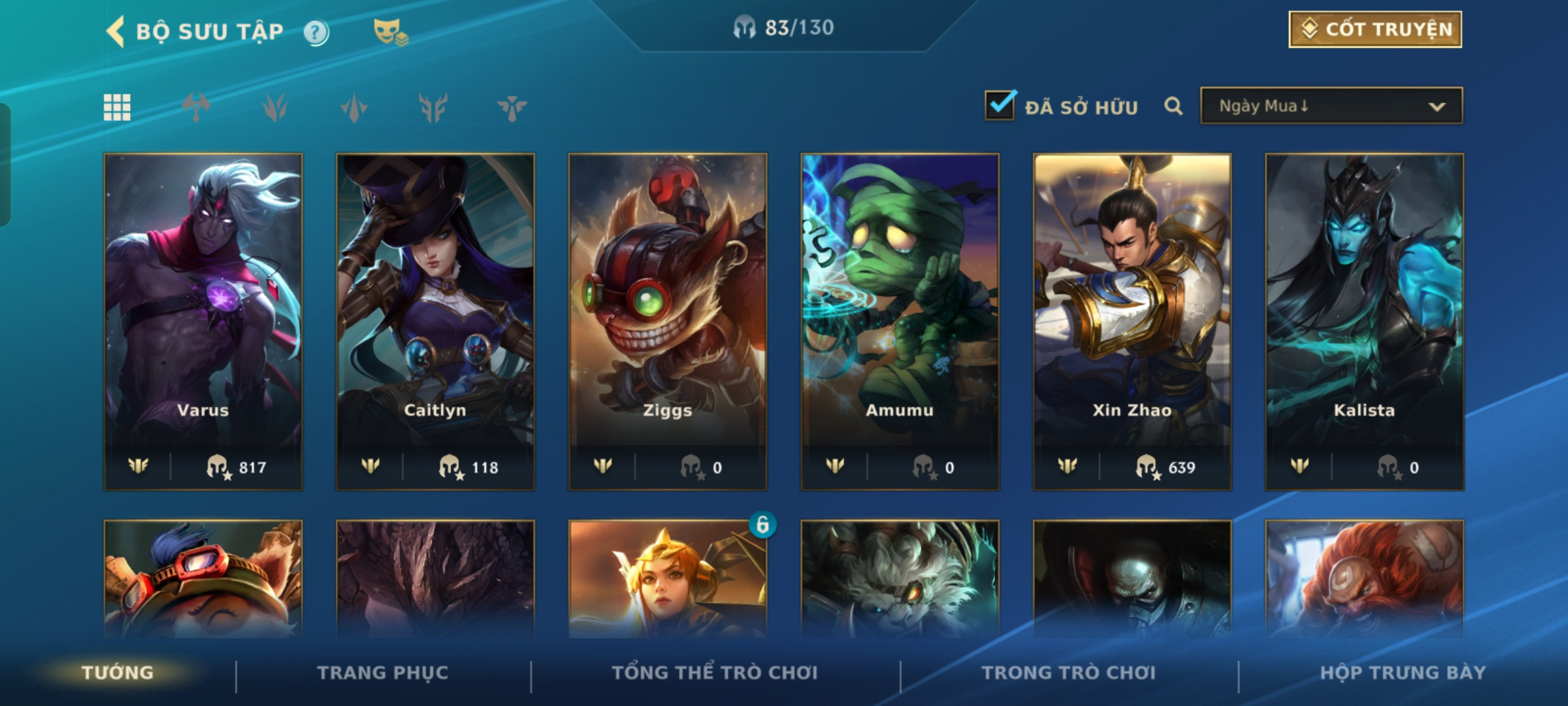Select the Kalista champion card
Screen dimensions: 1568x706
click(x=1364, y=321)
